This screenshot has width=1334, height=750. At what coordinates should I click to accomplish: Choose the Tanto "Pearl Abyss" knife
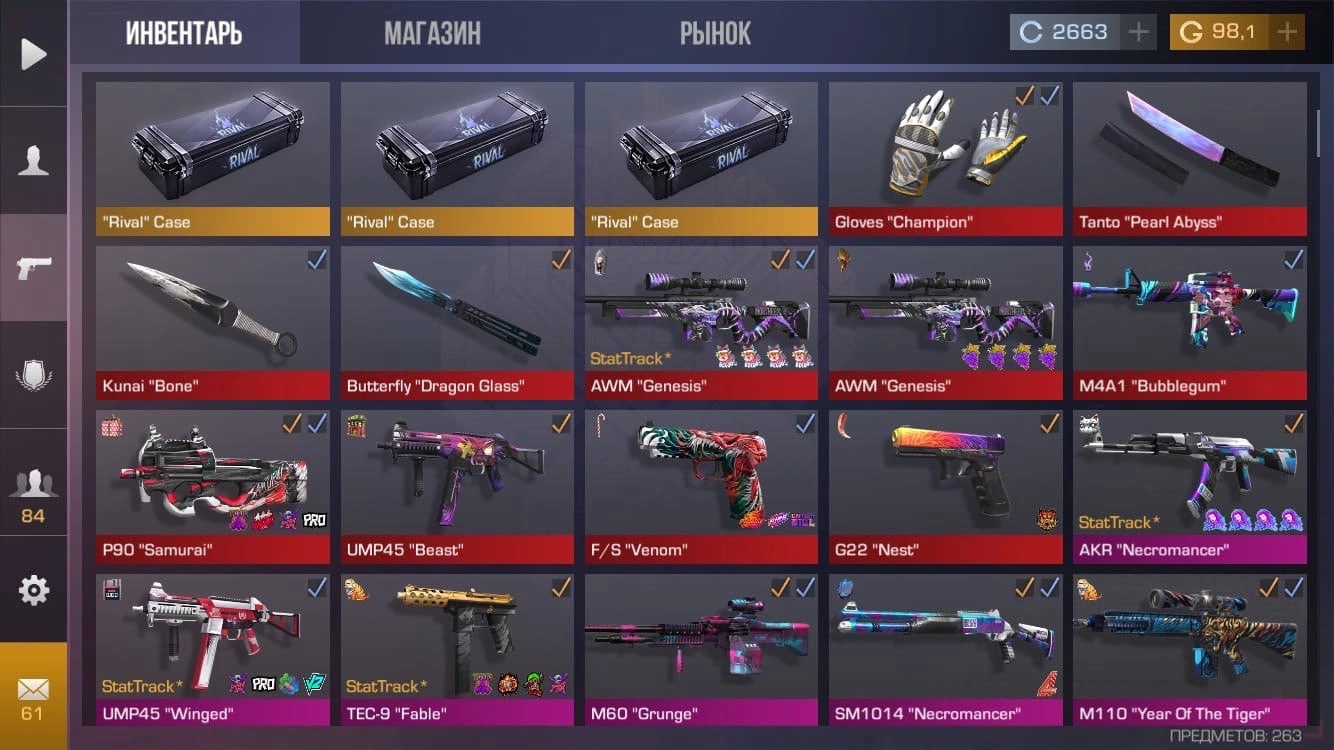pos(1189,157)
